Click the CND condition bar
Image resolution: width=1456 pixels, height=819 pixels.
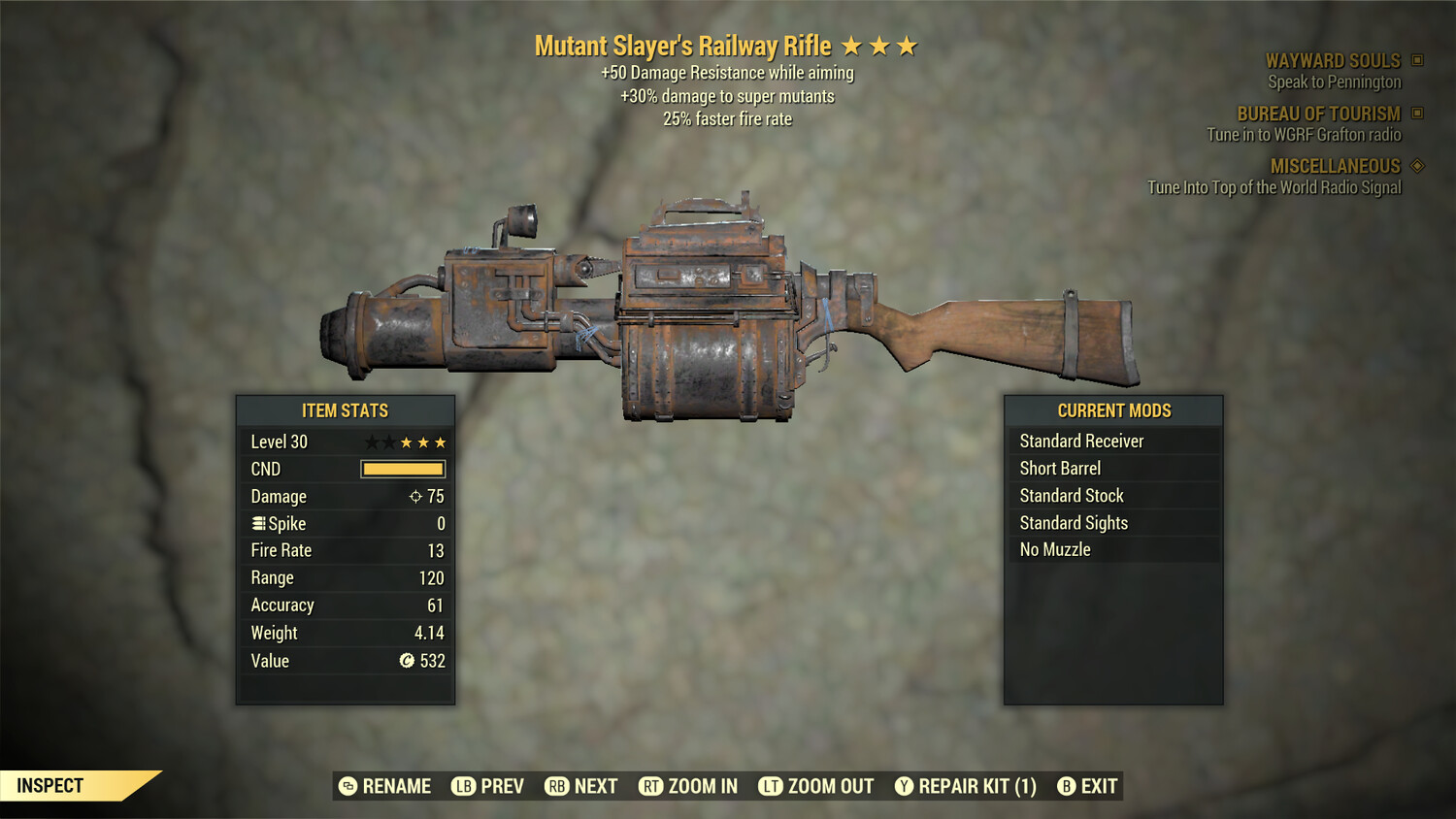click(x=402, y=469)
